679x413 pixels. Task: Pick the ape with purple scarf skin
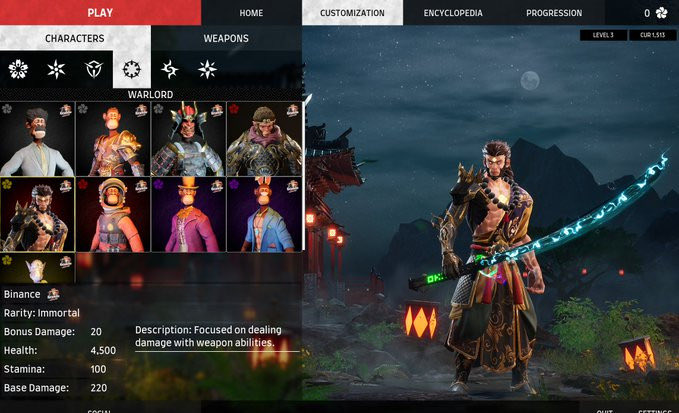(264, 138)
